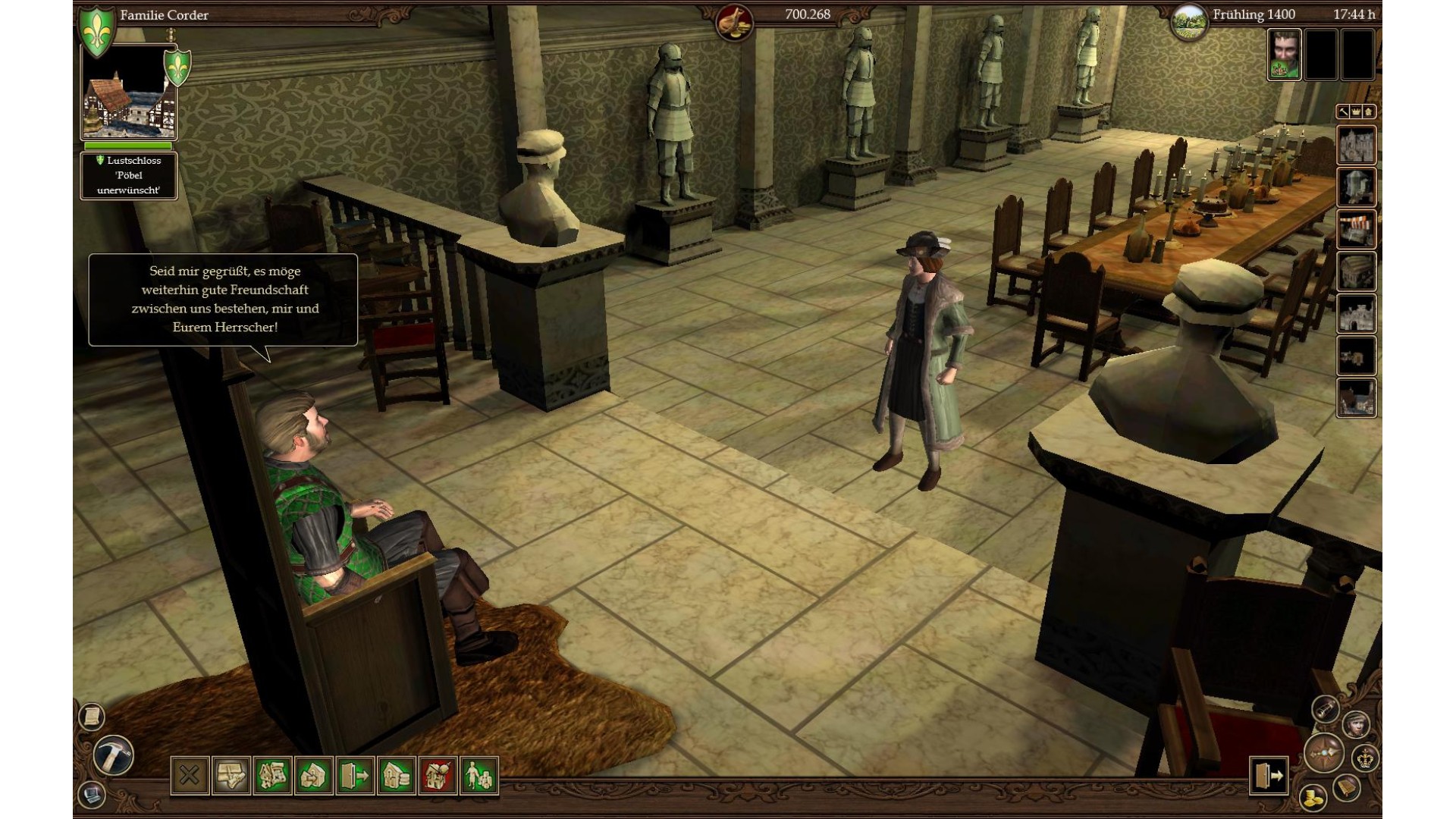
Task: Select the house with coins action icon
Action: pos(397,776)
